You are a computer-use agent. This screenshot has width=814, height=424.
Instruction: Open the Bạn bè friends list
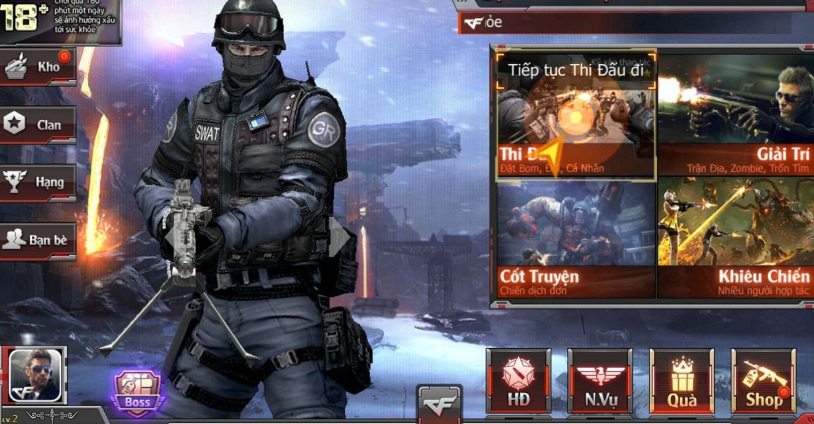37,240
